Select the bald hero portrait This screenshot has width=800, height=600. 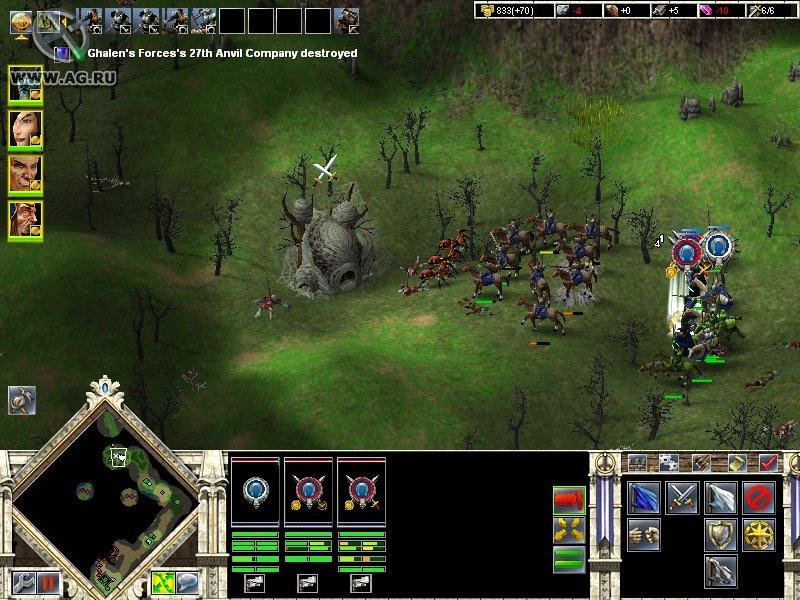[25, 173]
